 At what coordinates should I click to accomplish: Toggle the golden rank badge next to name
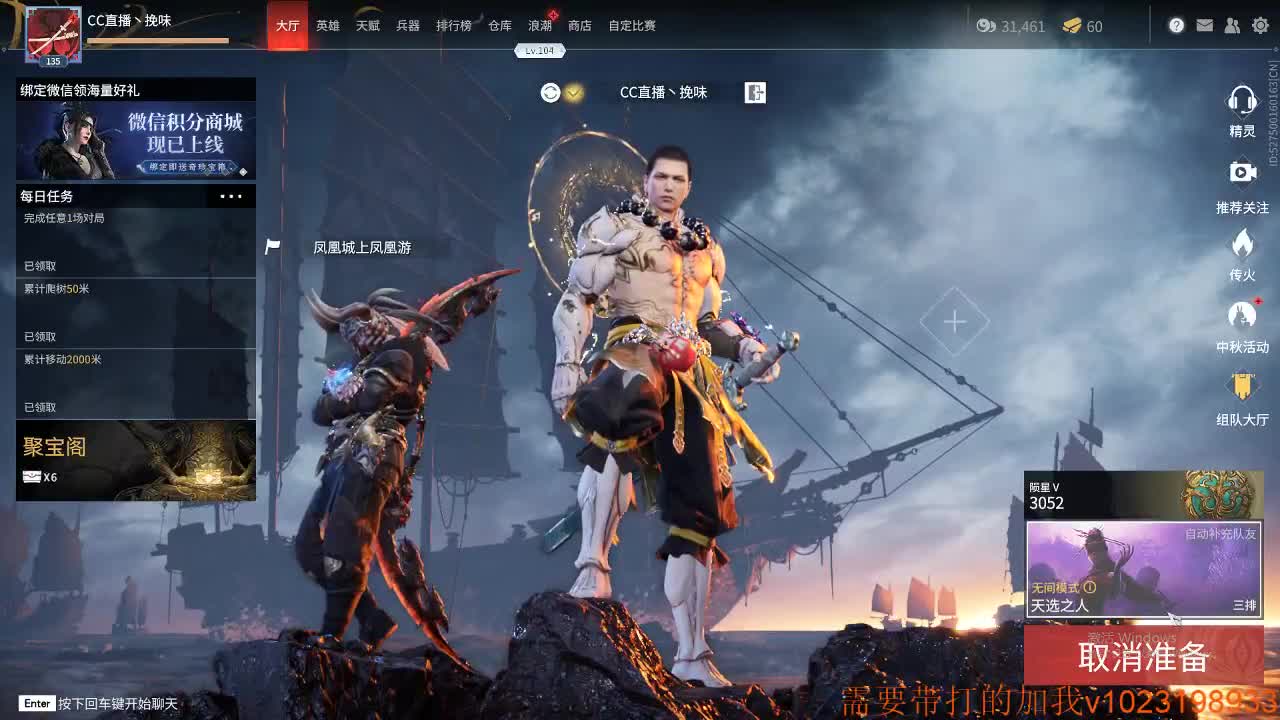[571, 92]
